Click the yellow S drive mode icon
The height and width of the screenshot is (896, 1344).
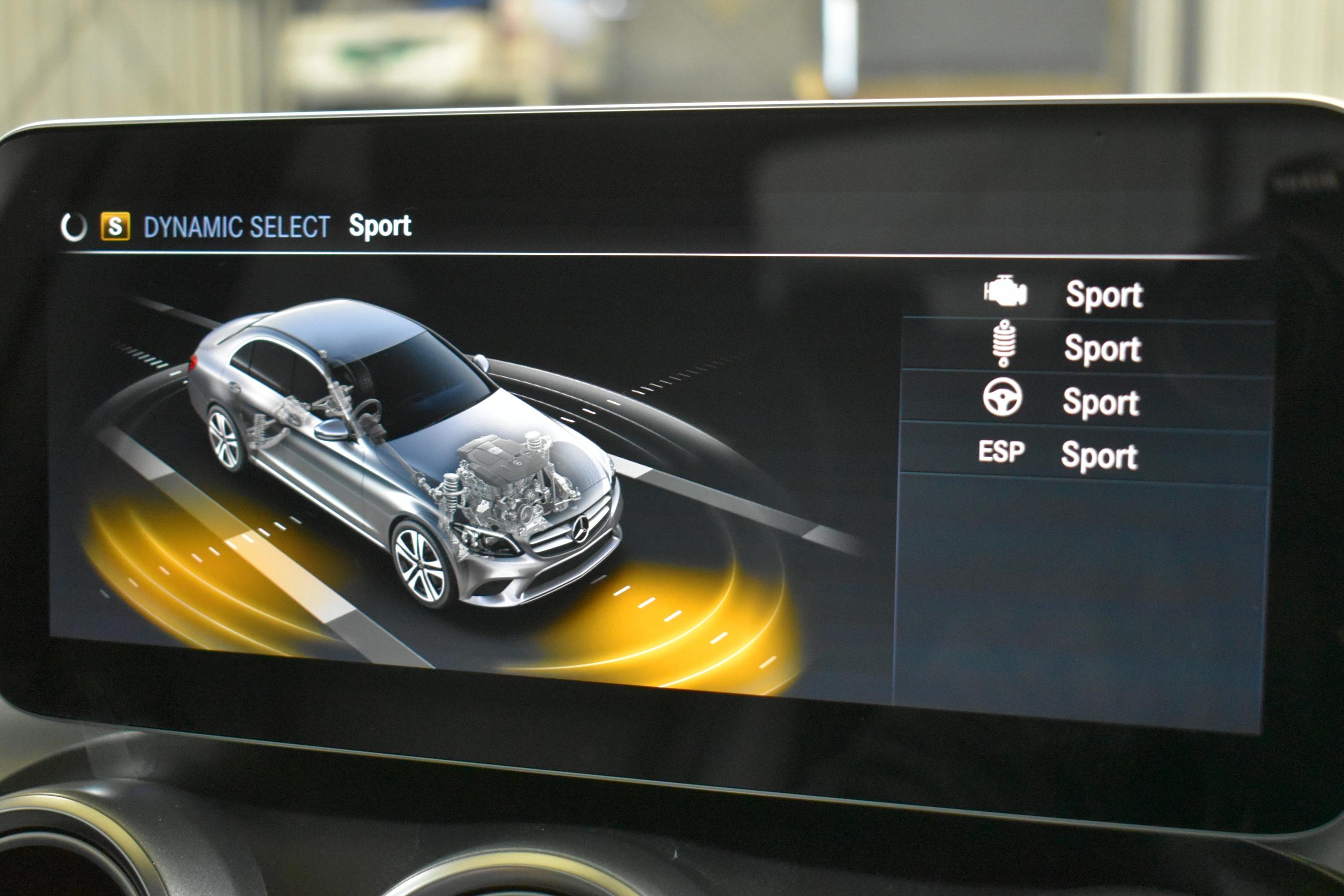tap(115, 226)
